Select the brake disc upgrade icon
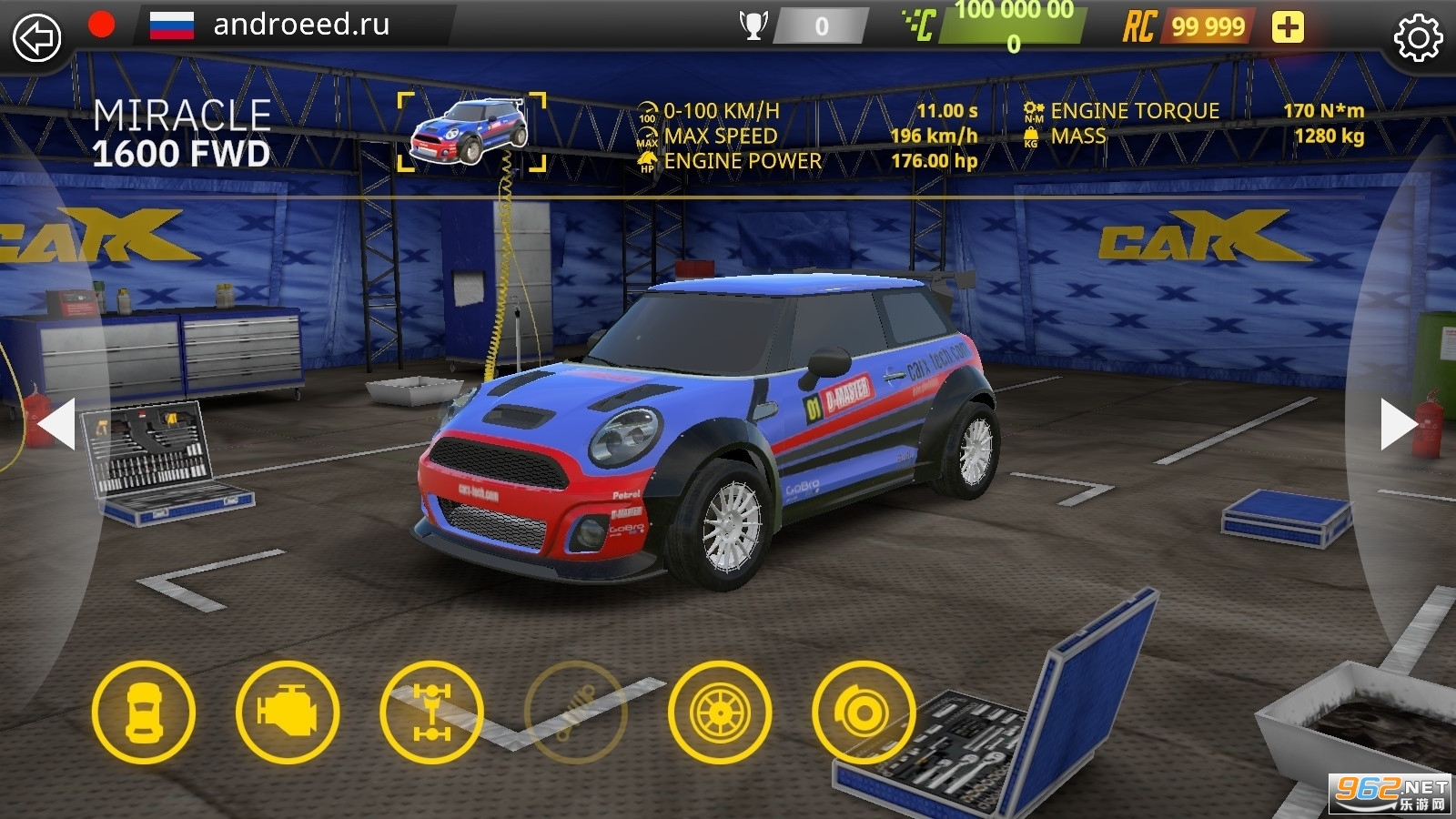Screen dimensions: 1456x819 863,713
